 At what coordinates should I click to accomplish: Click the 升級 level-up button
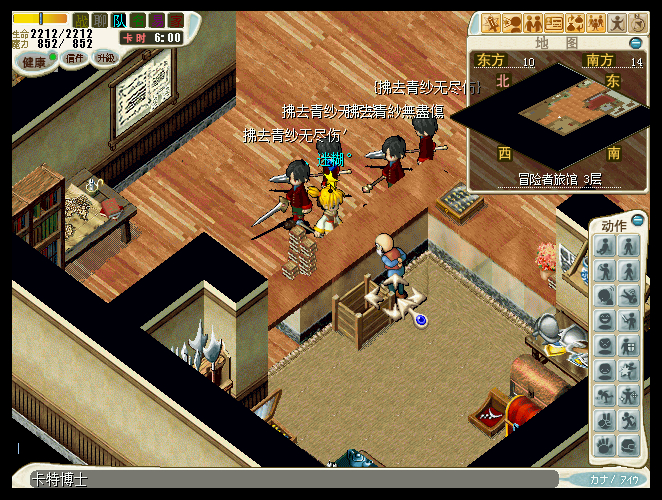pyautogui.click(x=106, y=58)
